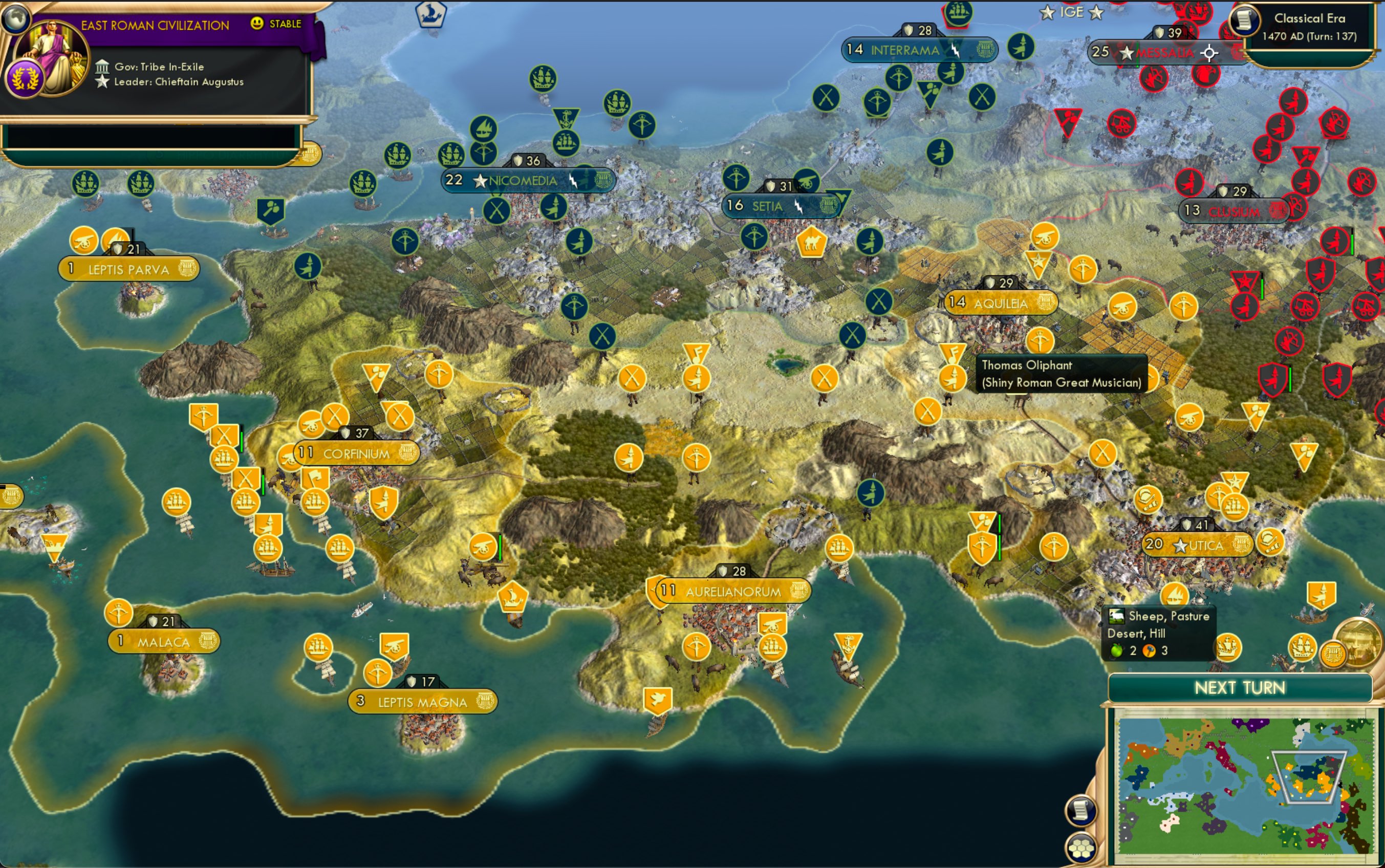End turn with the Next Turn button
Viewport: 1385px width, 868px height.
pos(1239,687)
